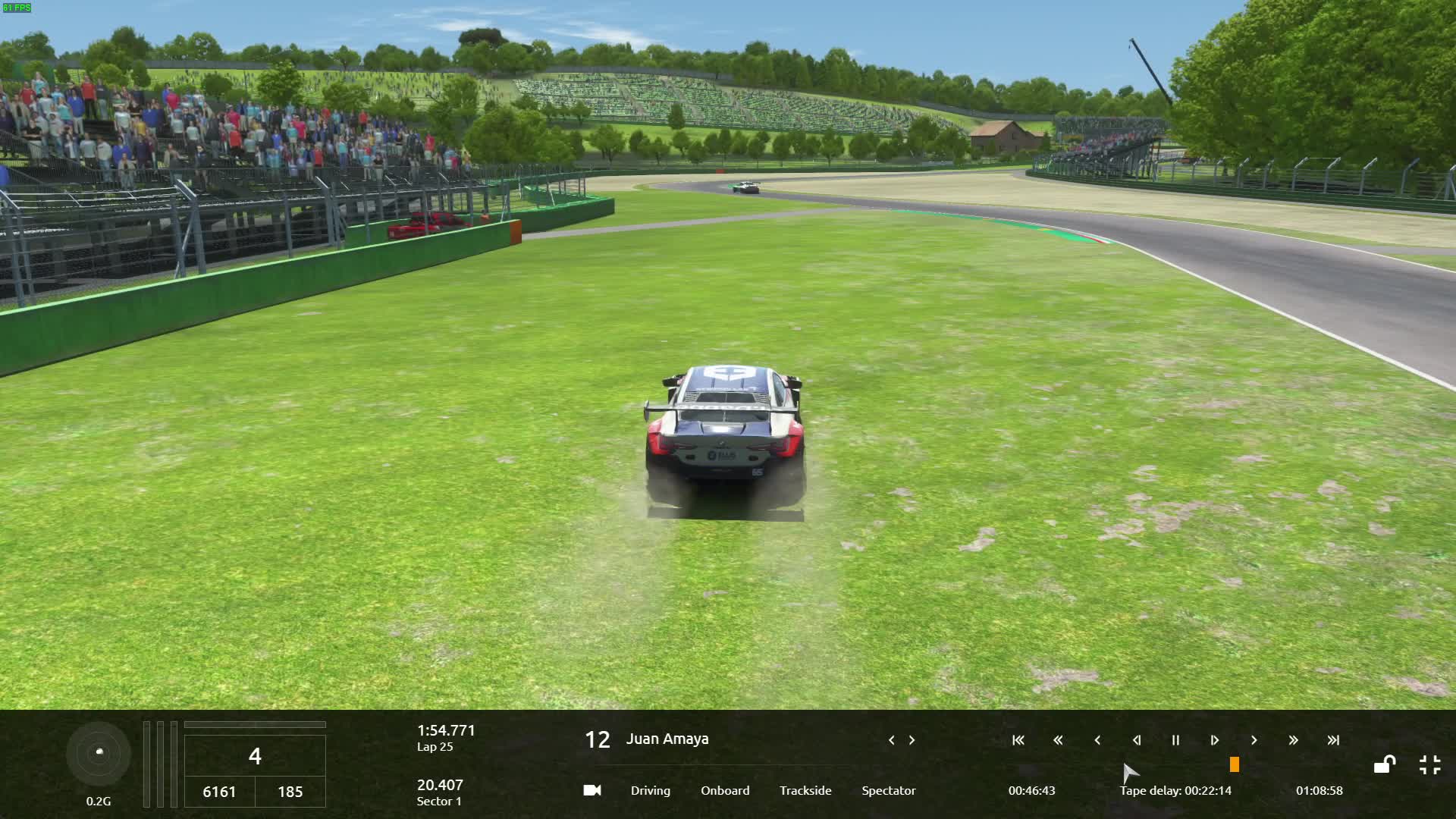
Task: Click the orange replay timeline marker
Action: 1235,764
